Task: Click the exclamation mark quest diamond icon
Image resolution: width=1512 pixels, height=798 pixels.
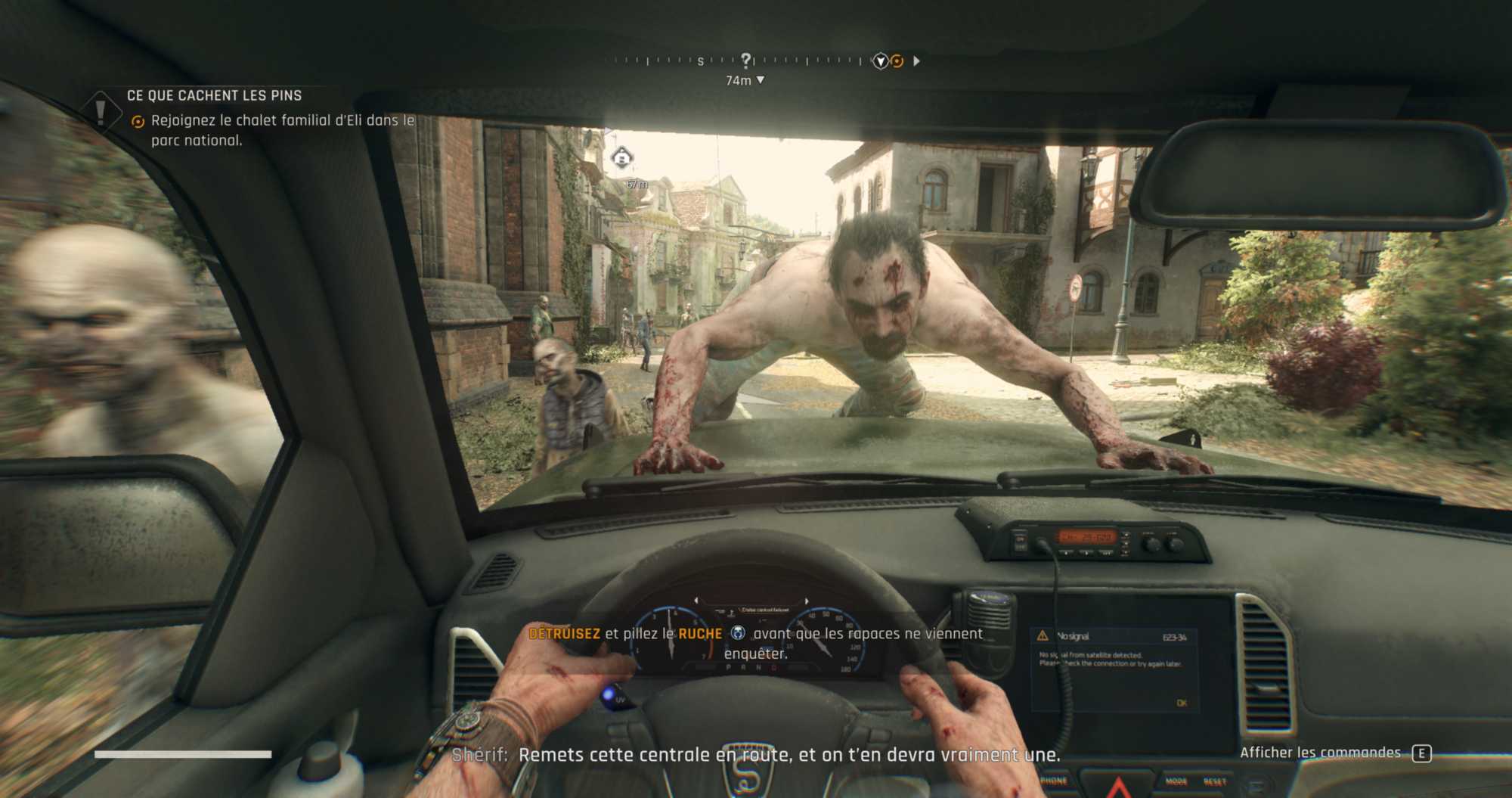Action: (101, 111)
